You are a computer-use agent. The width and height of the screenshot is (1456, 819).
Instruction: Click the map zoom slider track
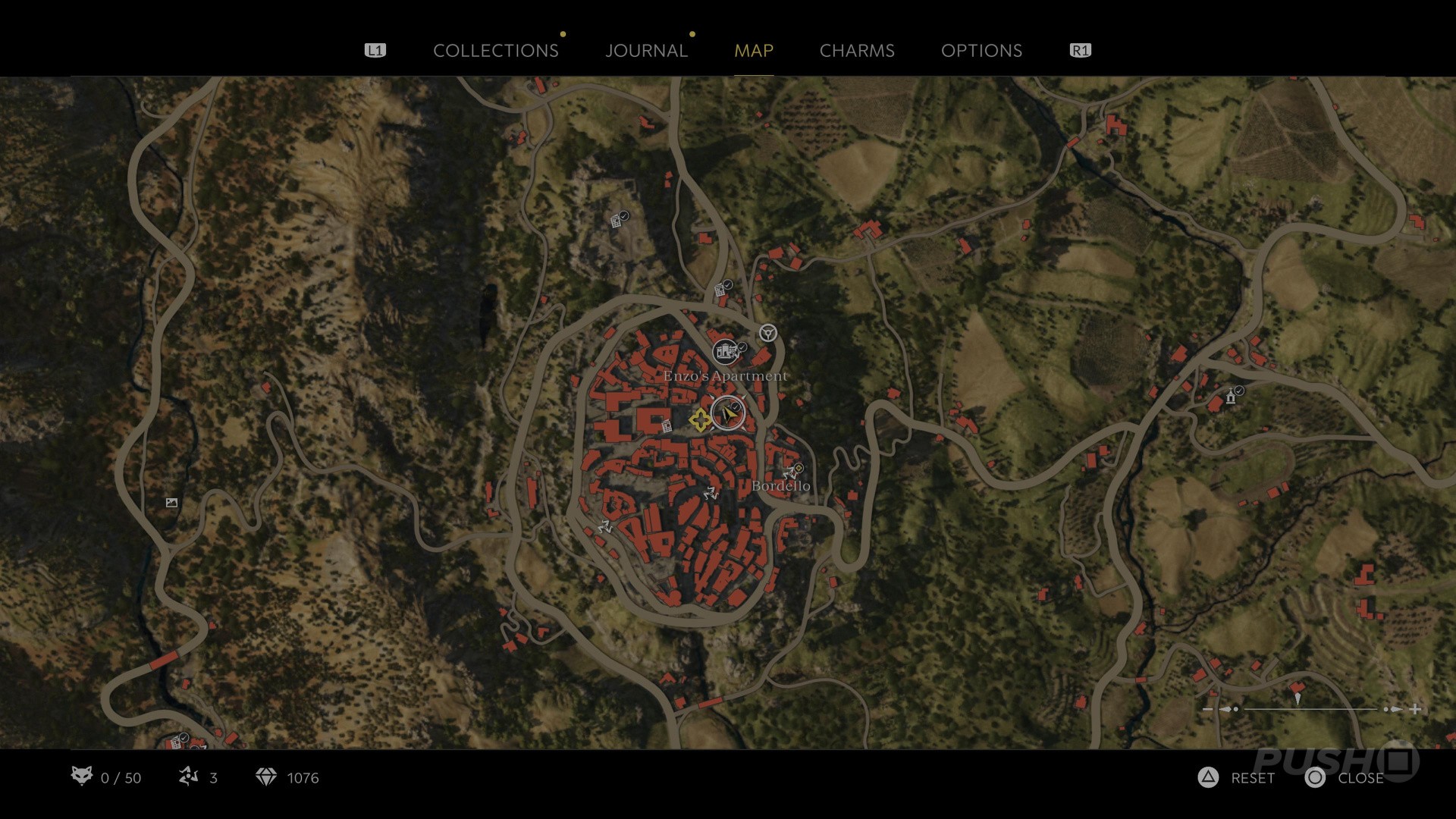pos(1310,709)
